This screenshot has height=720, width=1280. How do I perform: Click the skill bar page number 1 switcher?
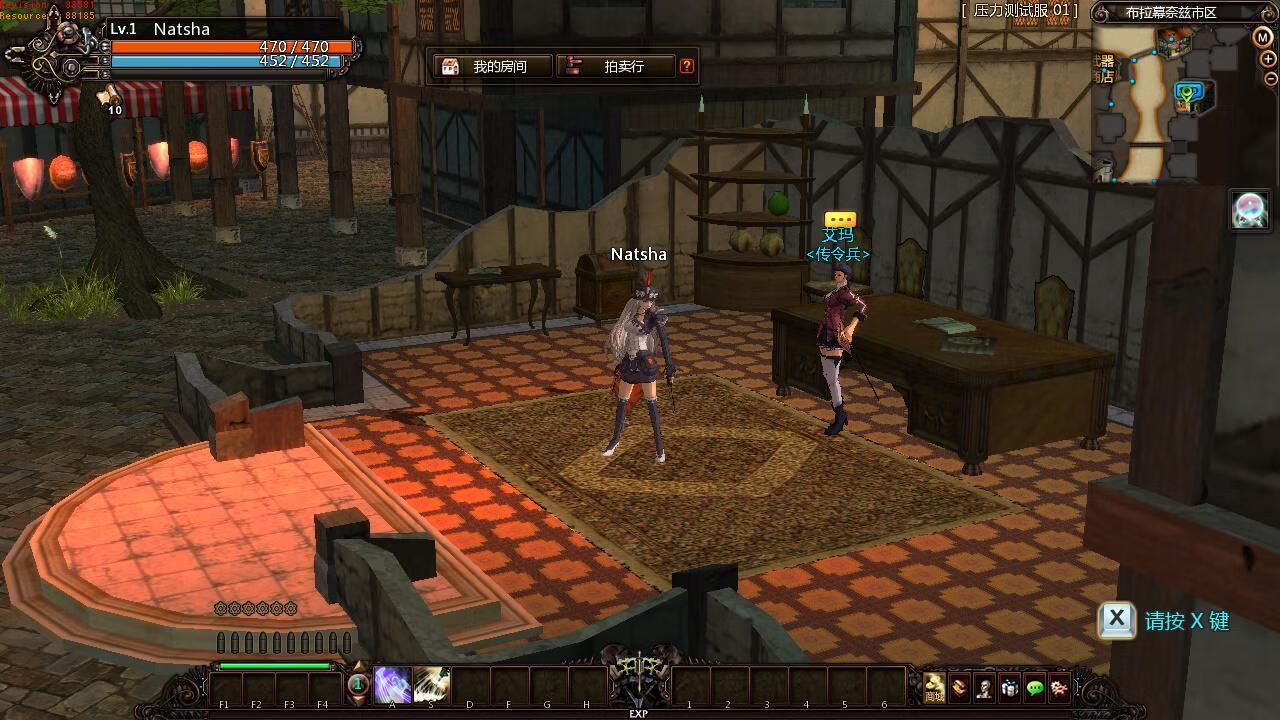tap(358, 685)
